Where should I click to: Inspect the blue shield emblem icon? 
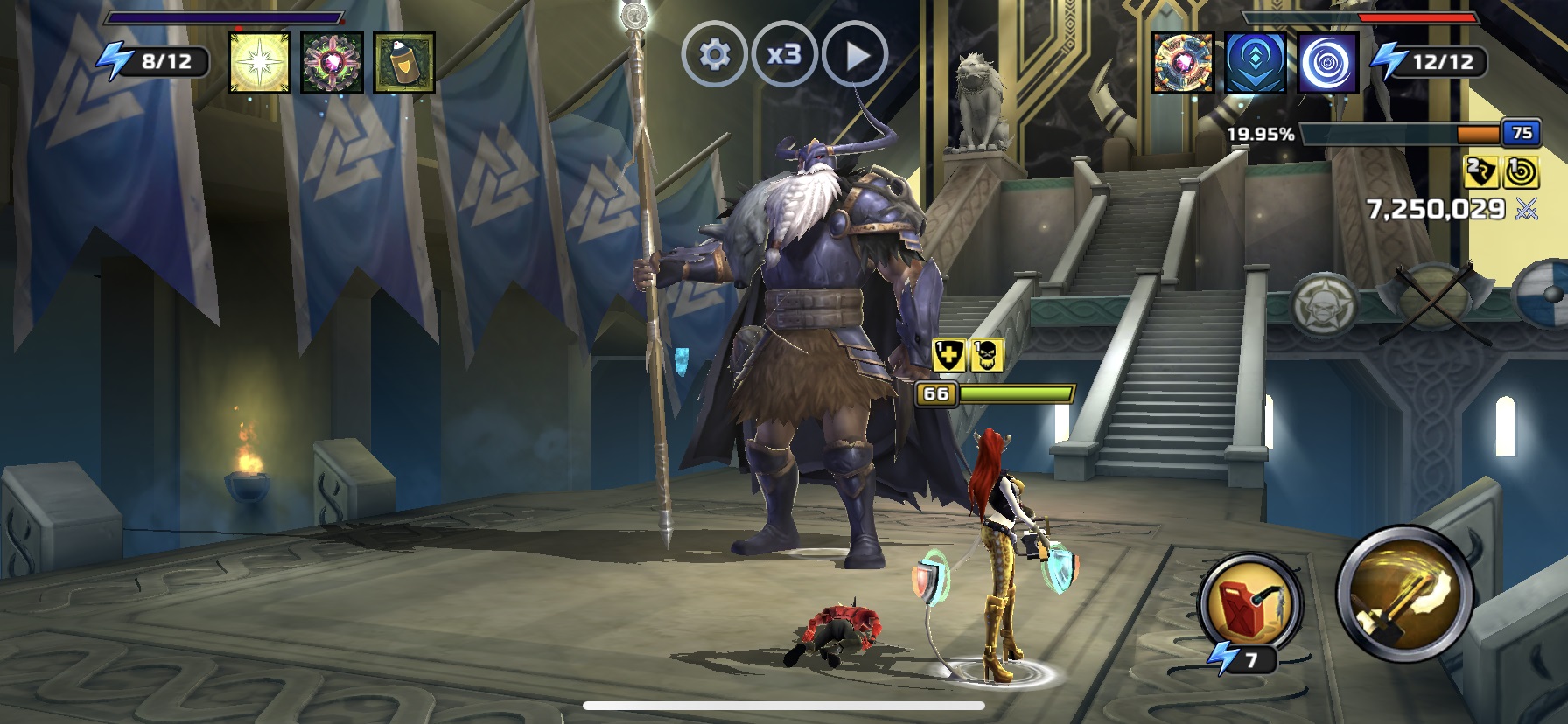click(x=1256, y=63)
